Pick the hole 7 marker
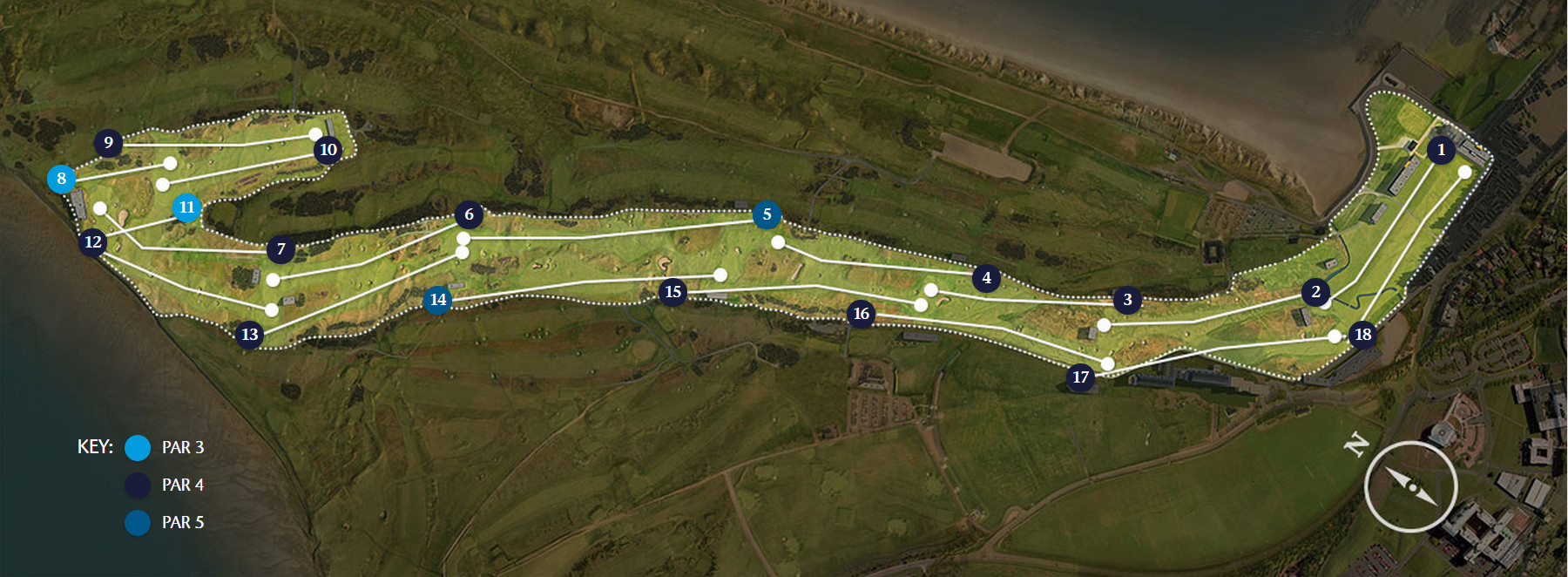 coord(280,250)
